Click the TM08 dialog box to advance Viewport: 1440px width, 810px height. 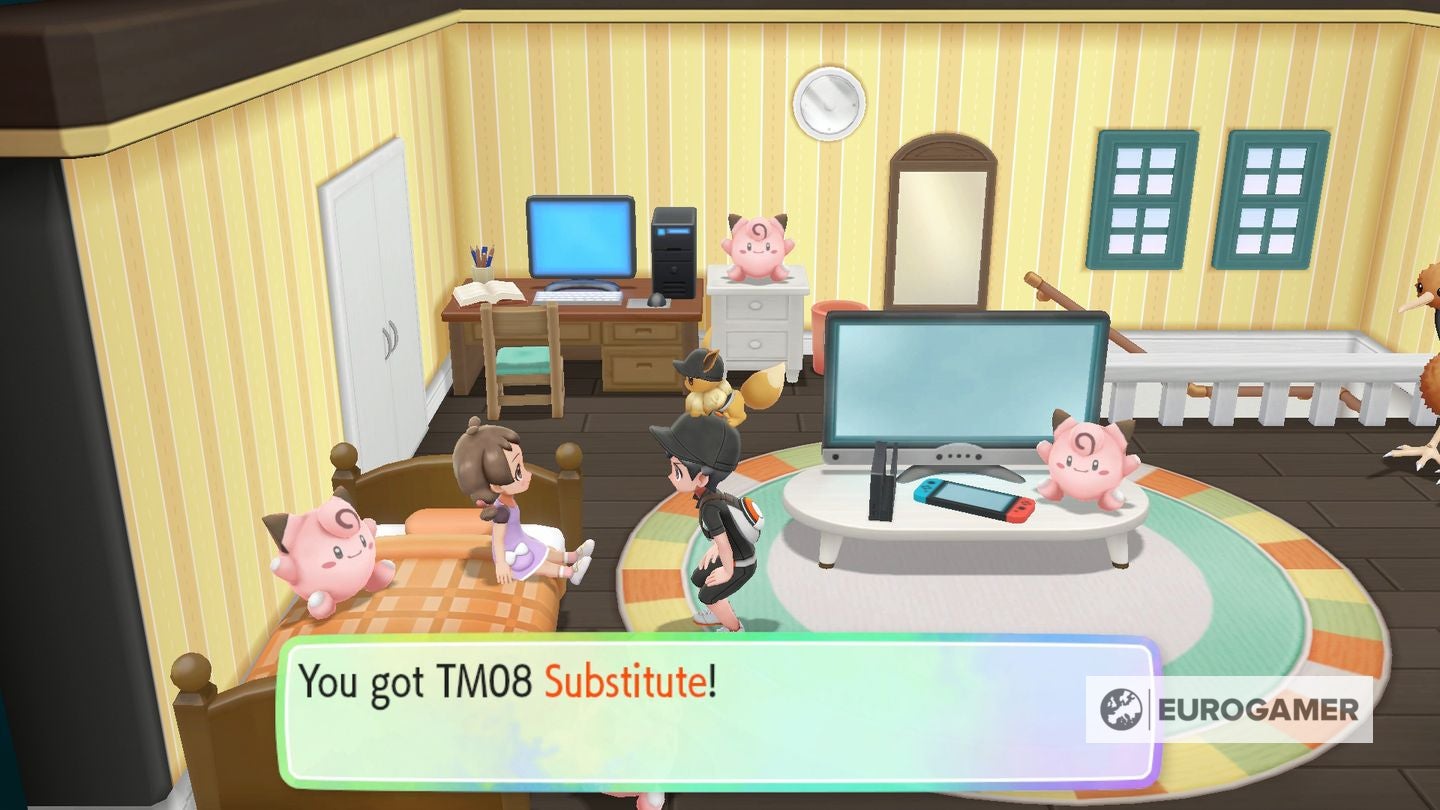pyautogui.click(x=700, y=700)
